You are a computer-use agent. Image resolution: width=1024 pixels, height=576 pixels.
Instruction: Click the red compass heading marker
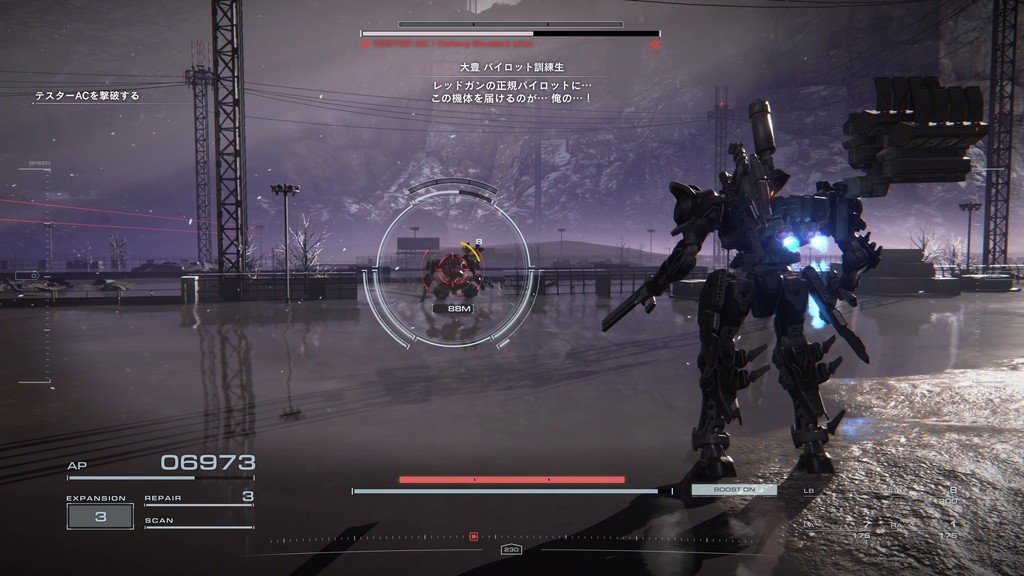tap(474, 537)
